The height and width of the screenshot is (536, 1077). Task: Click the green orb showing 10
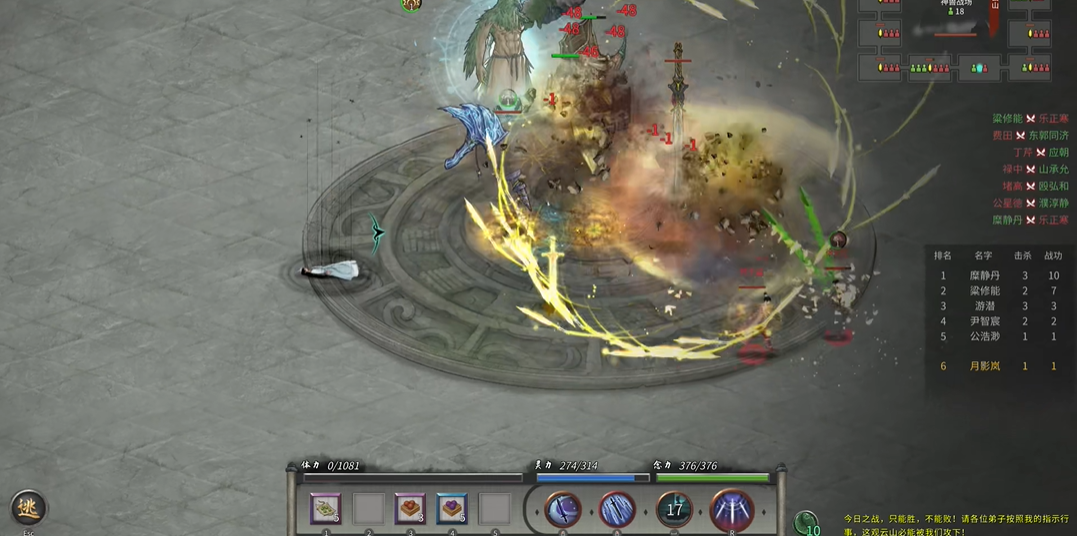807,523
